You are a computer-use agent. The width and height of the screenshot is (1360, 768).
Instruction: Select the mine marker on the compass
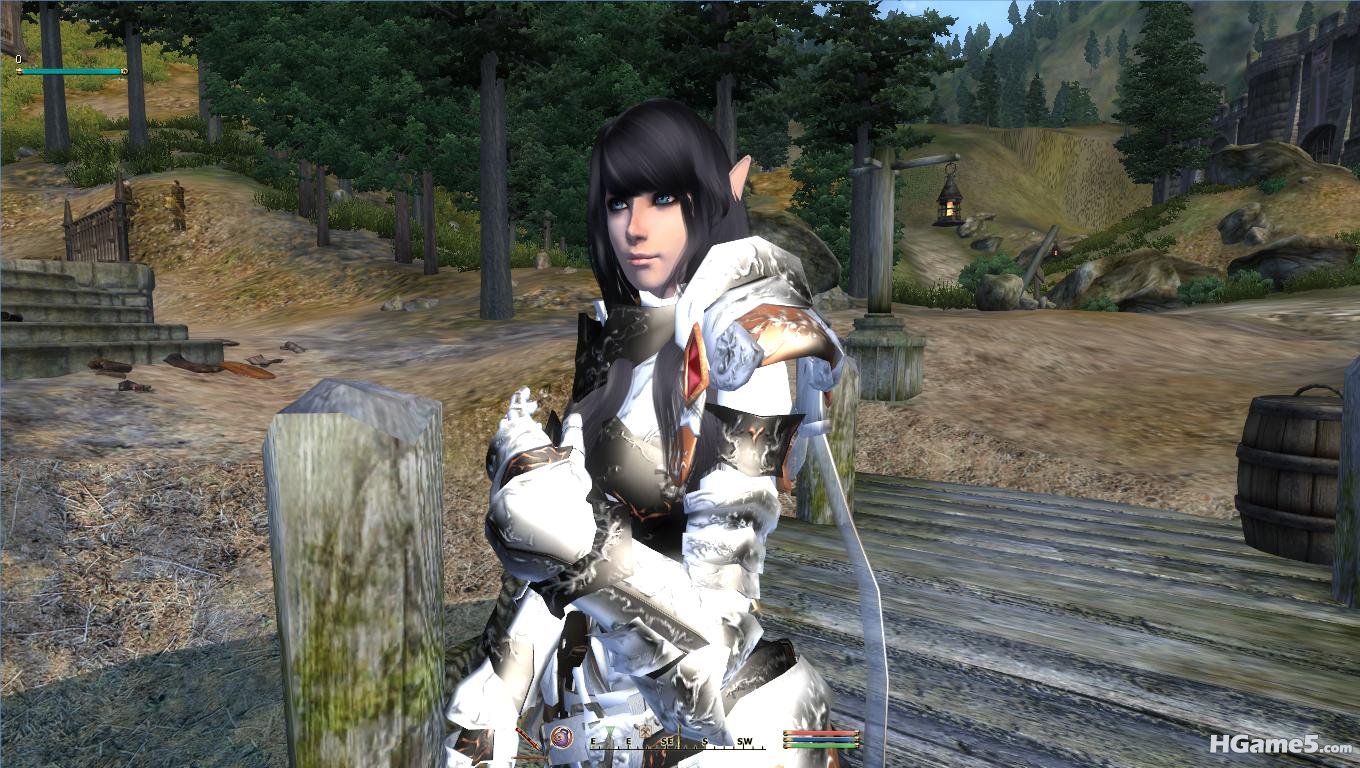click(645, 730)
